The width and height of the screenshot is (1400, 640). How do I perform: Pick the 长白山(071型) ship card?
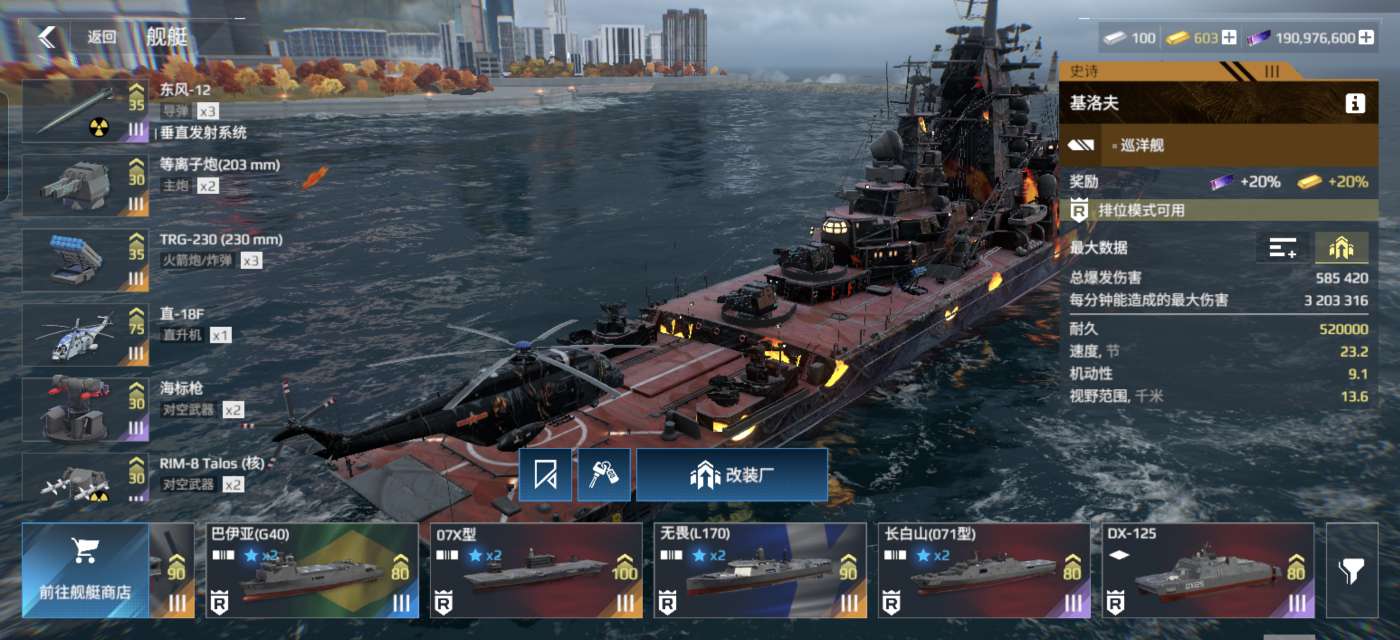pyautogui.click(x=984, y=570)
